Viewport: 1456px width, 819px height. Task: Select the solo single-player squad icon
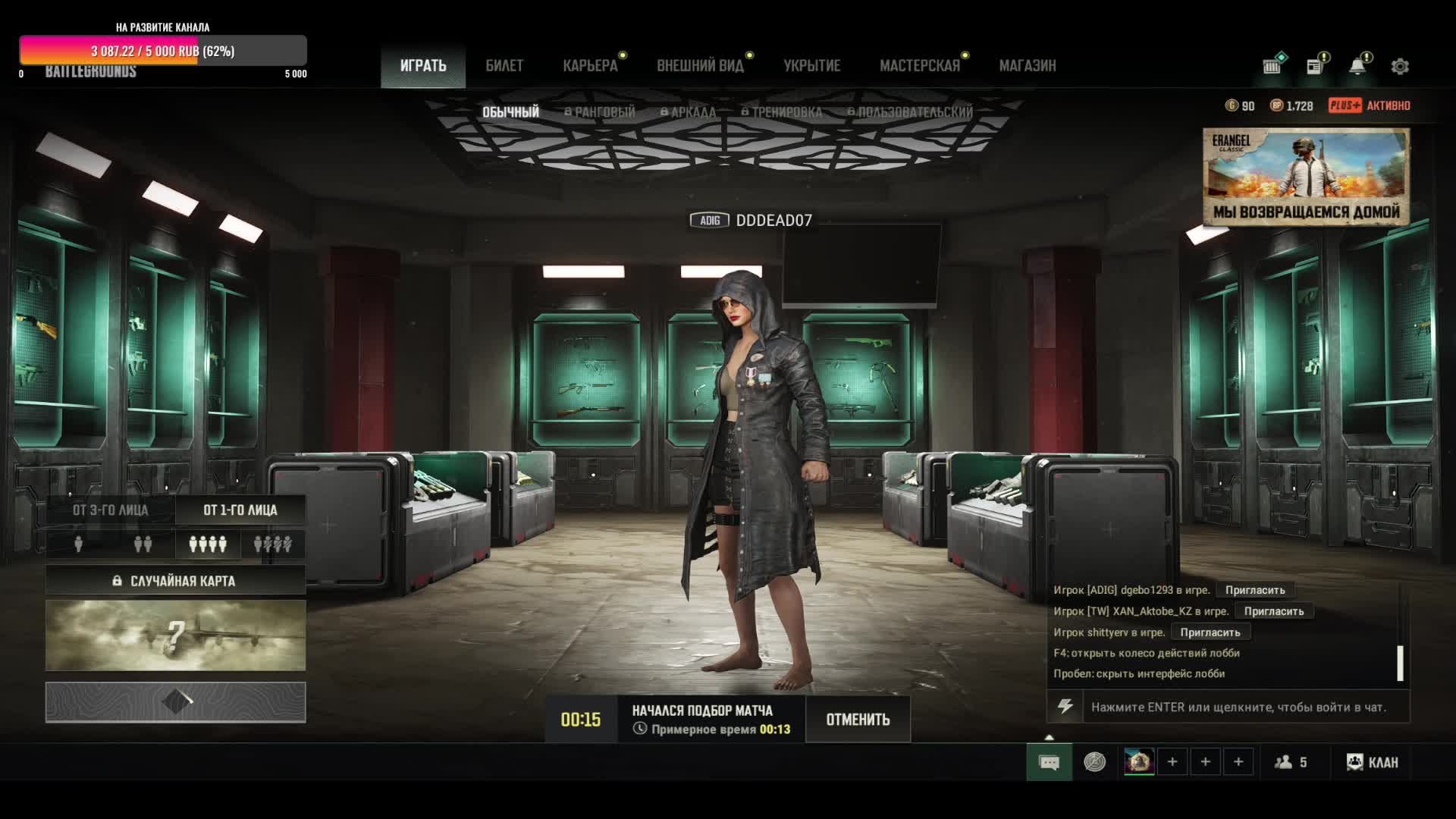(78, 544)
